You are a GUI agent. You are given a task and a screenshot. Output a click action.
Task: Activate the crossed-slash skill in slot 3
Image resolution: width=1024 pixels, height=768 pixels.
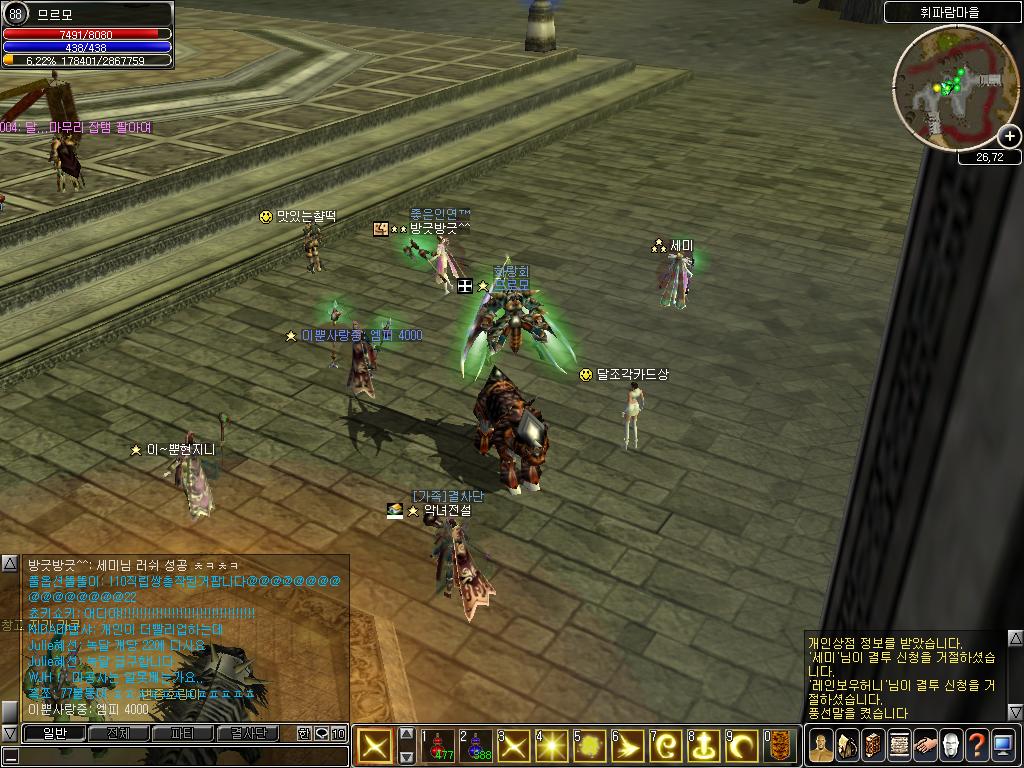coord(514,746)
